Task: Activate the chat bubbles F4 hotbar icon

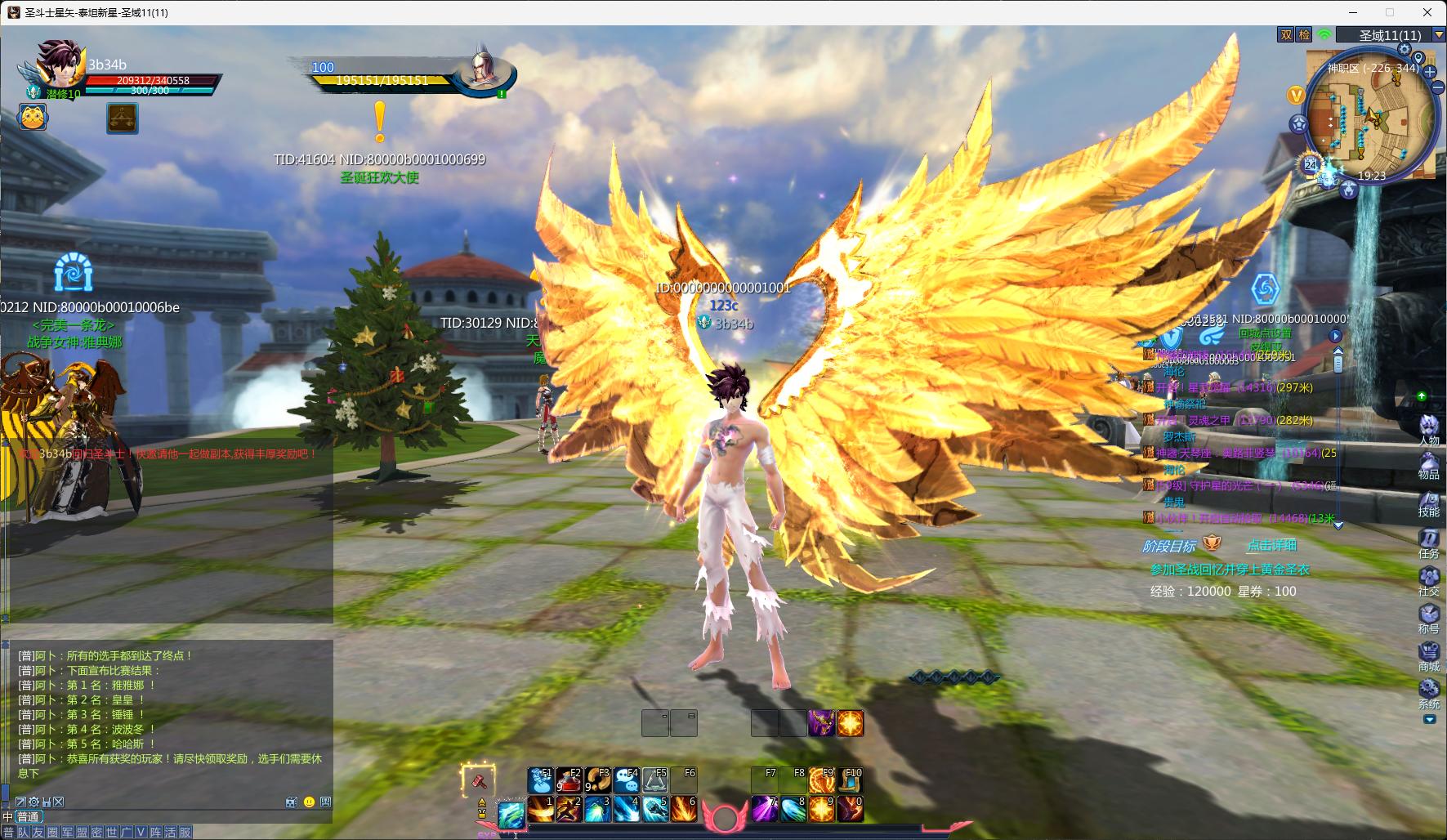Action: click(x=627, y=782)
